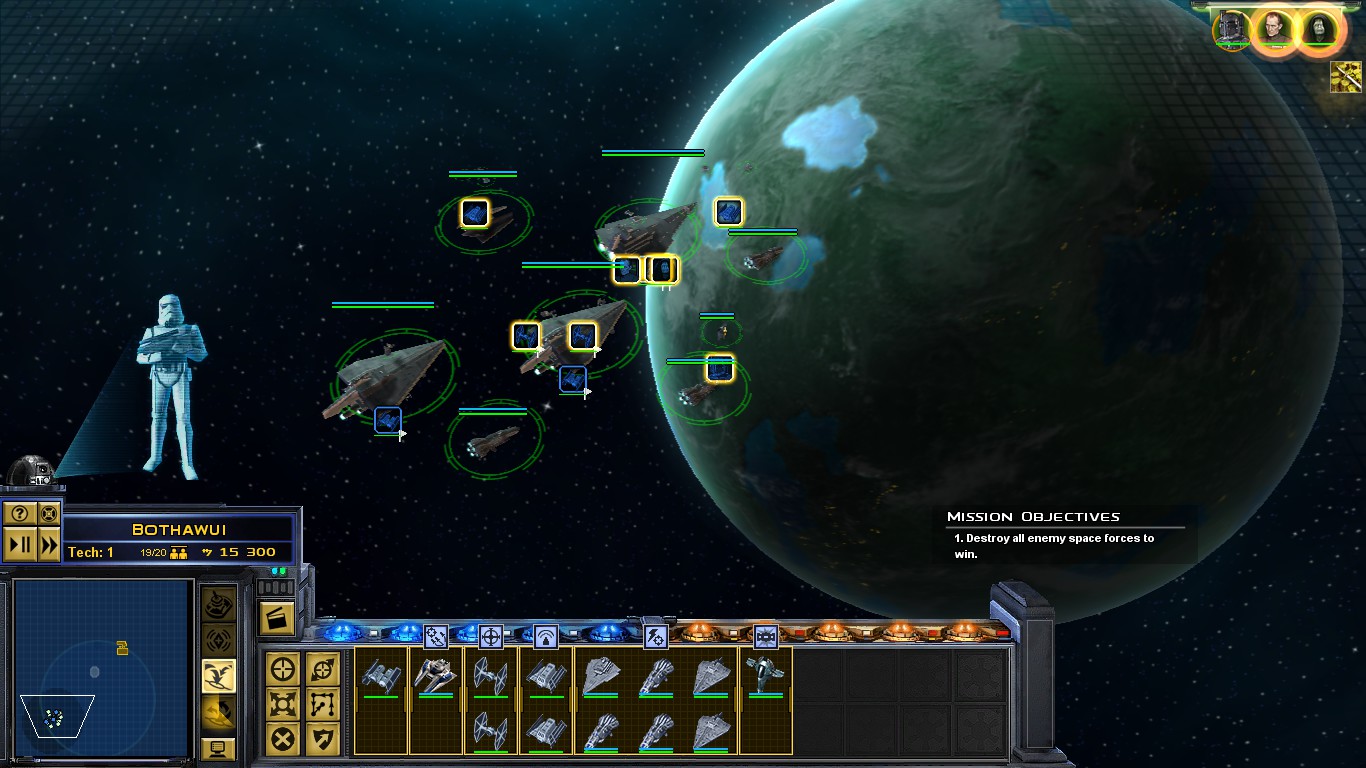Viewport: 1366px width, 768px height.
Task: Select the waypoint path command button
Action: pyautogui.click(x=322, y=704)
